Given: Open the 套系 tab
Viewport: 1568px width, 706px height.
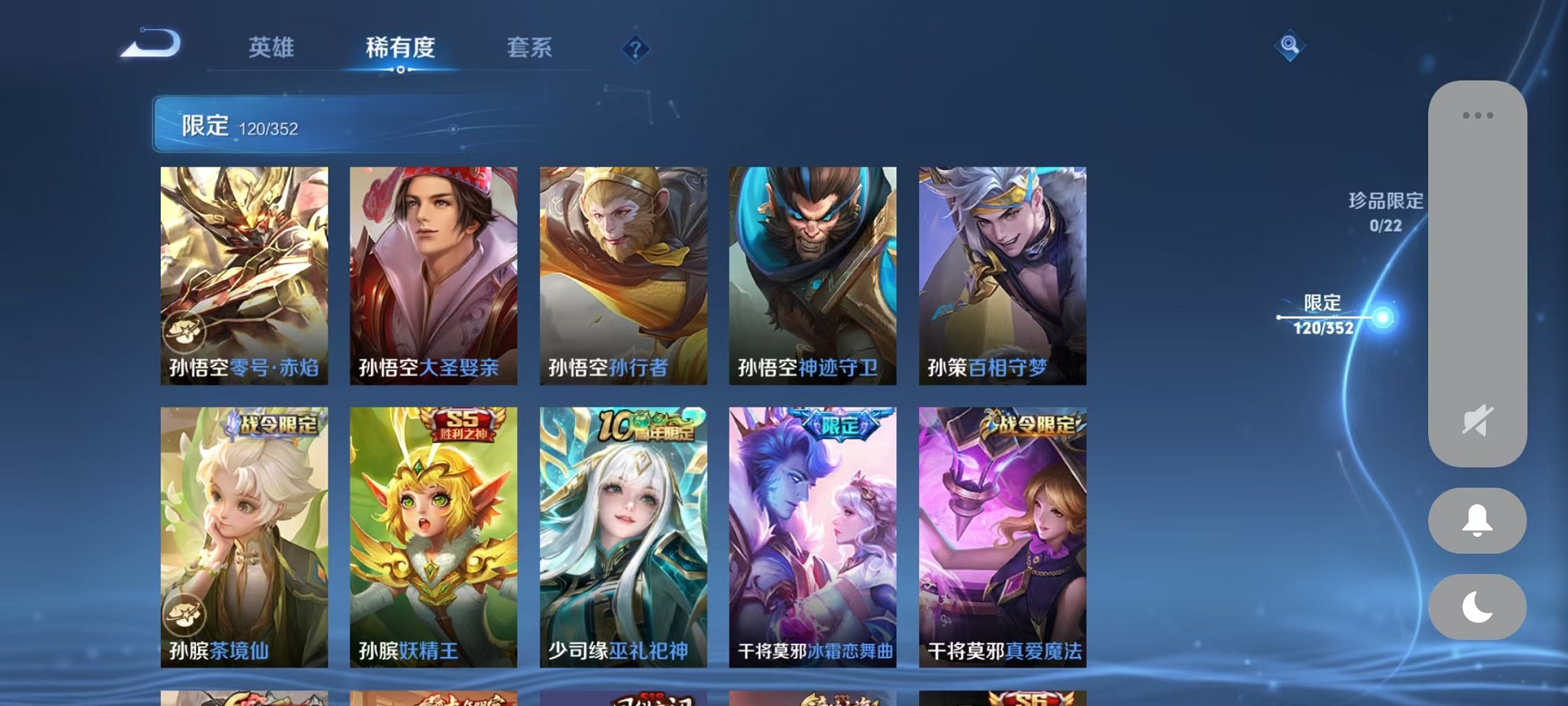Looking at the screenshot, I should tap(529, 48).
